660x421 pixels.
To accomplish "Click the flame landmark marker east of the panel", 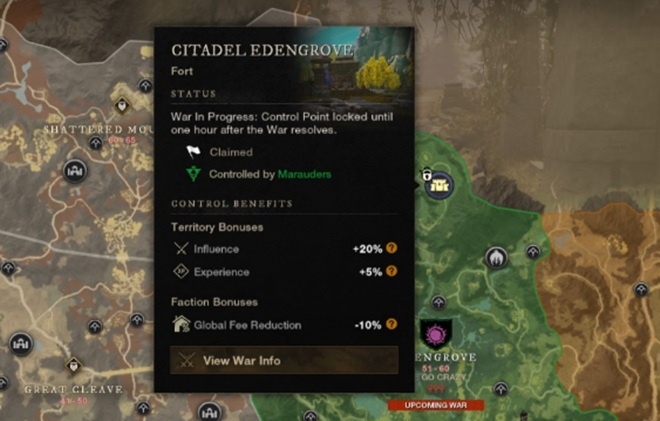I will point(495,258).
